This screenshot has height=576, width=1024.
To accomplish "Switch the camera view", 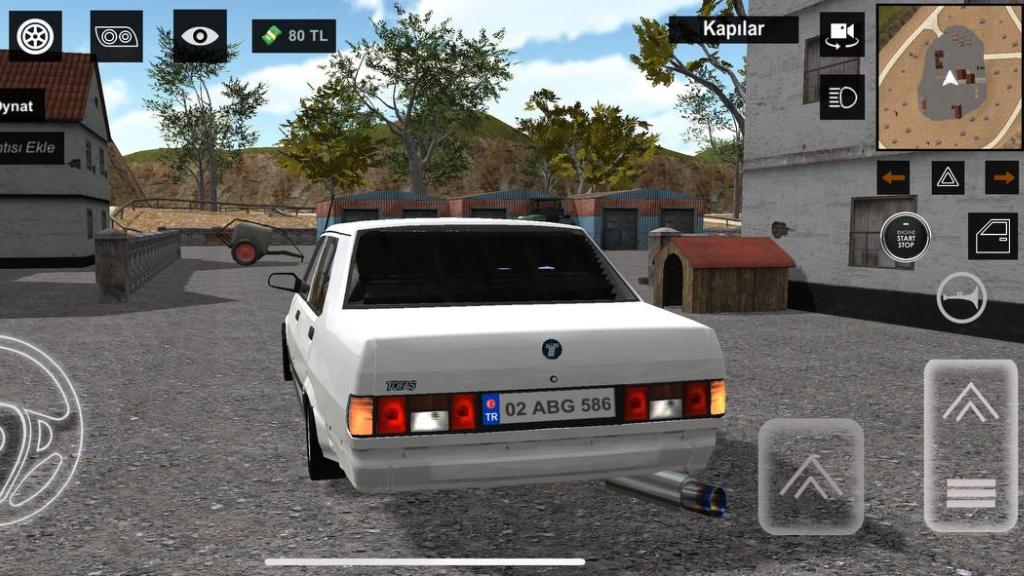I will click(x=842, y=35).
